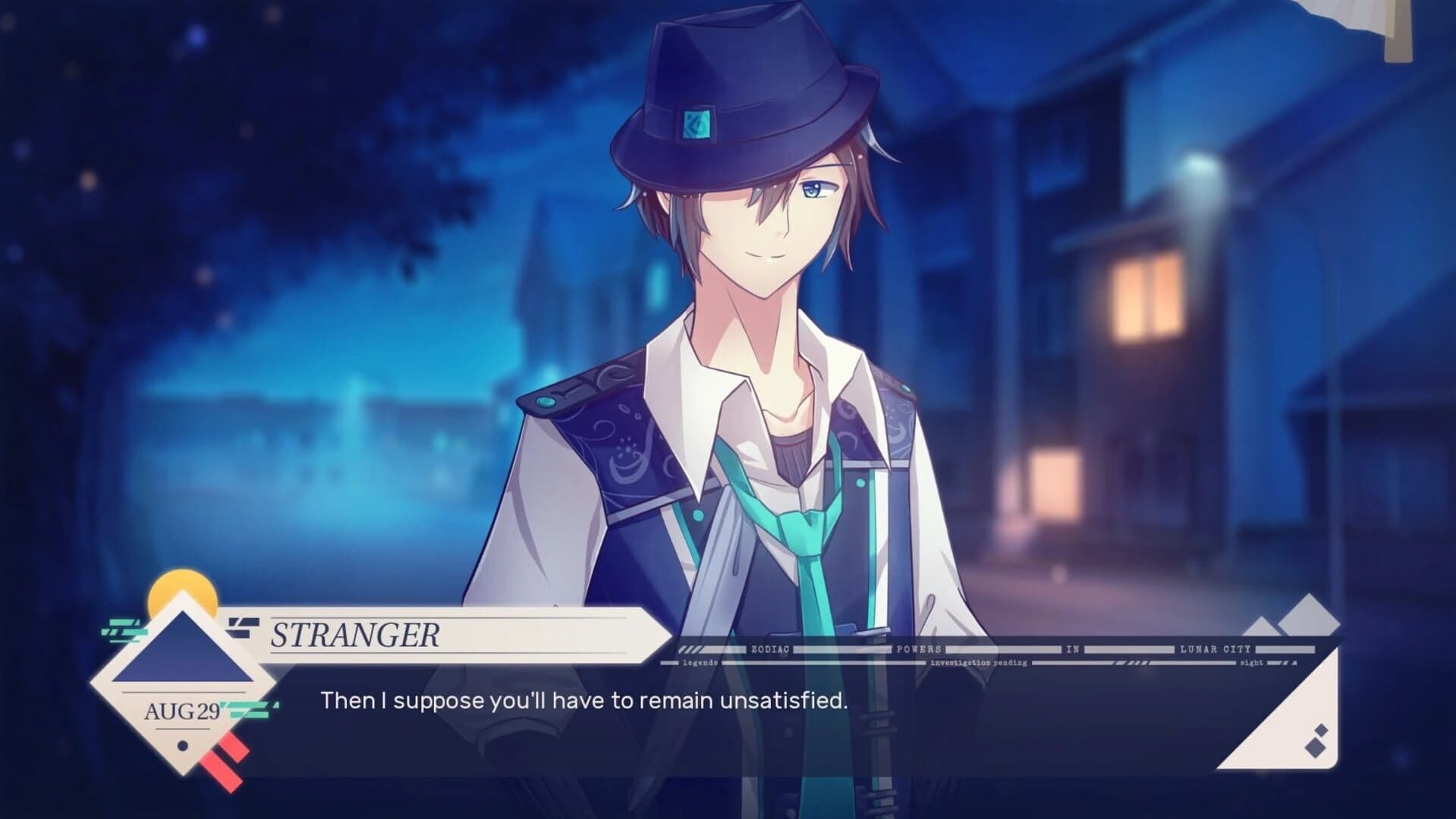
Task: Click the POWERS label on the status bar
Action: coord(917,648)
